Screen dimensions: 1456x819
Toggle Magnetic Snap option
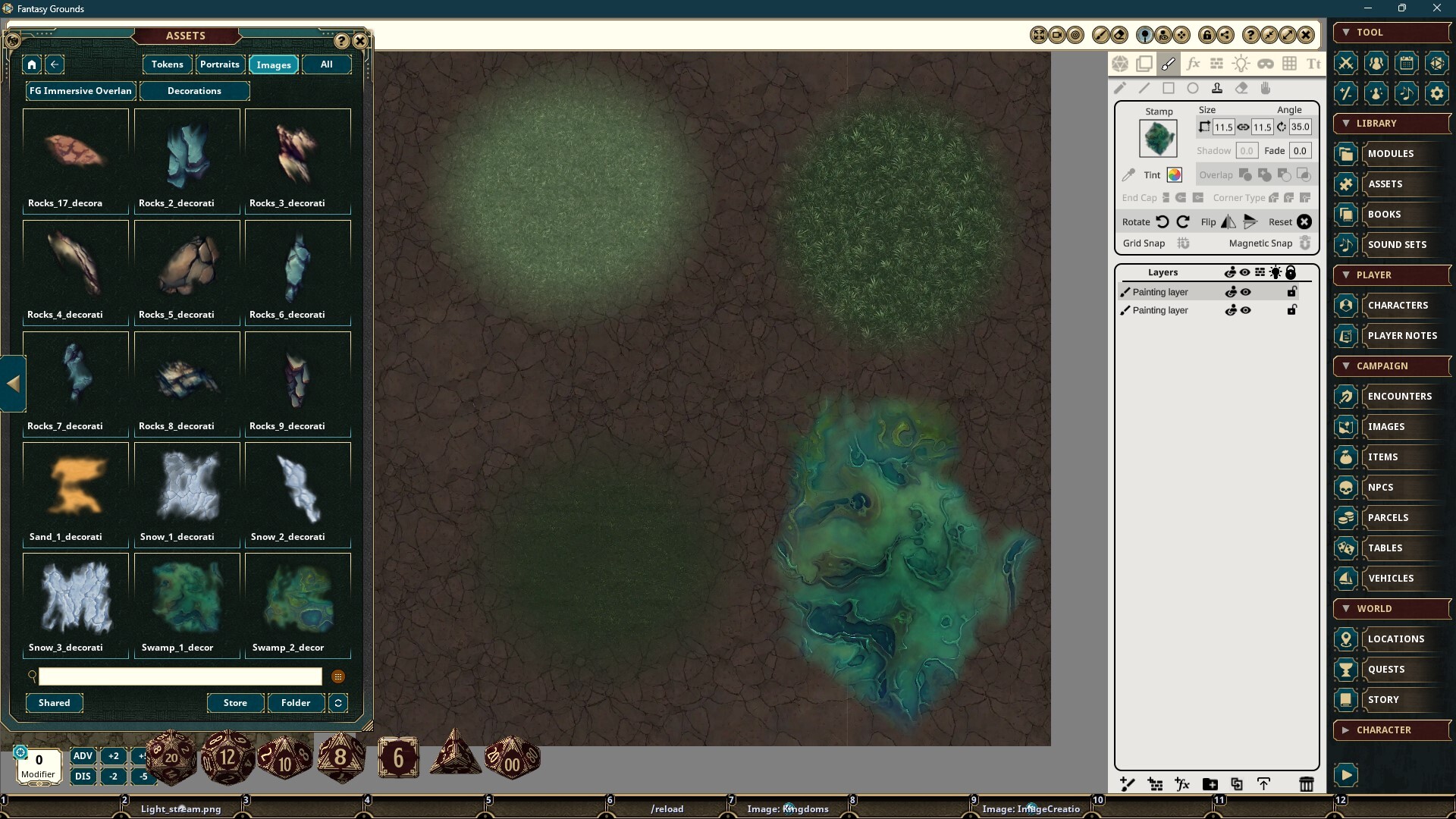tap(1306, 243)
